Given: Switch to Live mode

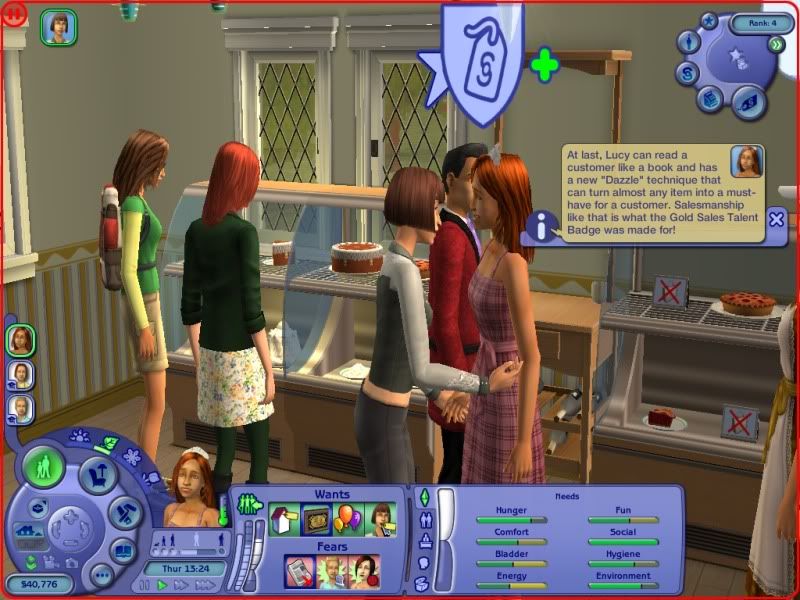Looking at the screenshot, I should click(x=45, y=468).
